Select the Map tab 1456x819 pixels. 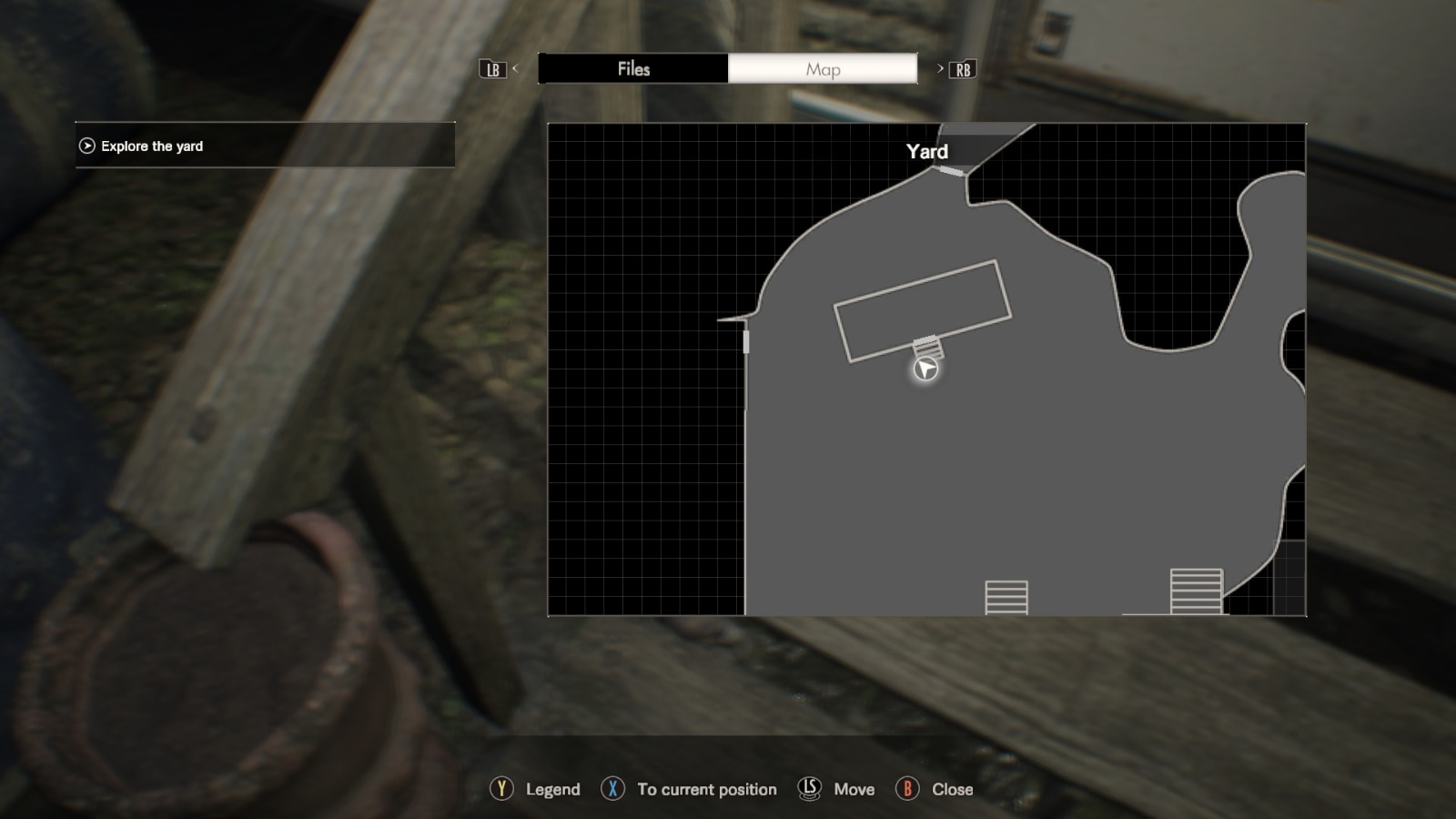point(822,68)
